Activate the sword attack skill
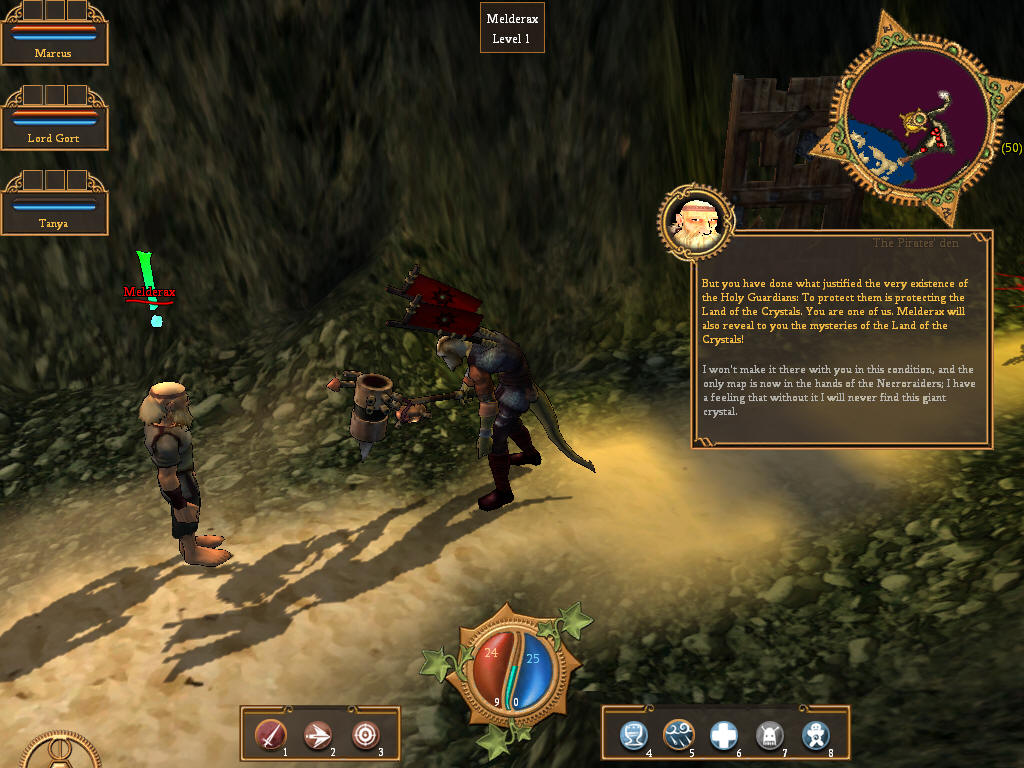1024x768 pixels. coord(270,735)
